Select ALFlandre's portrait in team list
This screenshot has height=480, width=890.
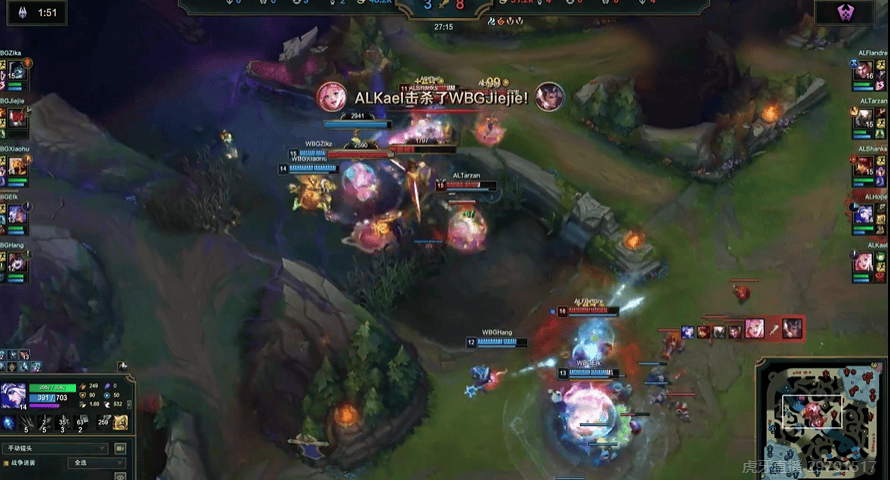click(x=863, y=72)
